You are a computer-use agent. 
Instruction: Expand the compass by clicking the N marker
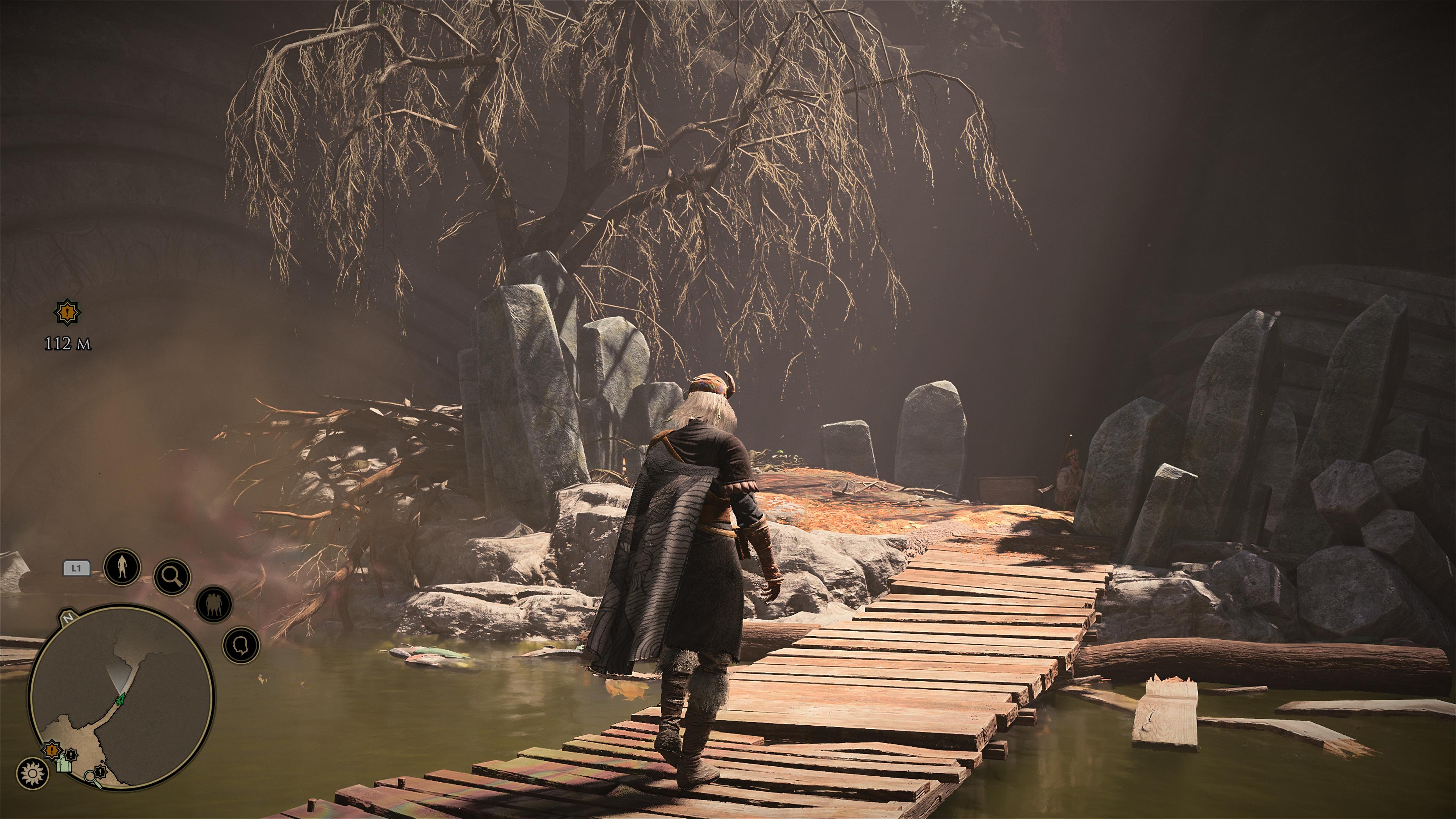(x=68, y=618)
